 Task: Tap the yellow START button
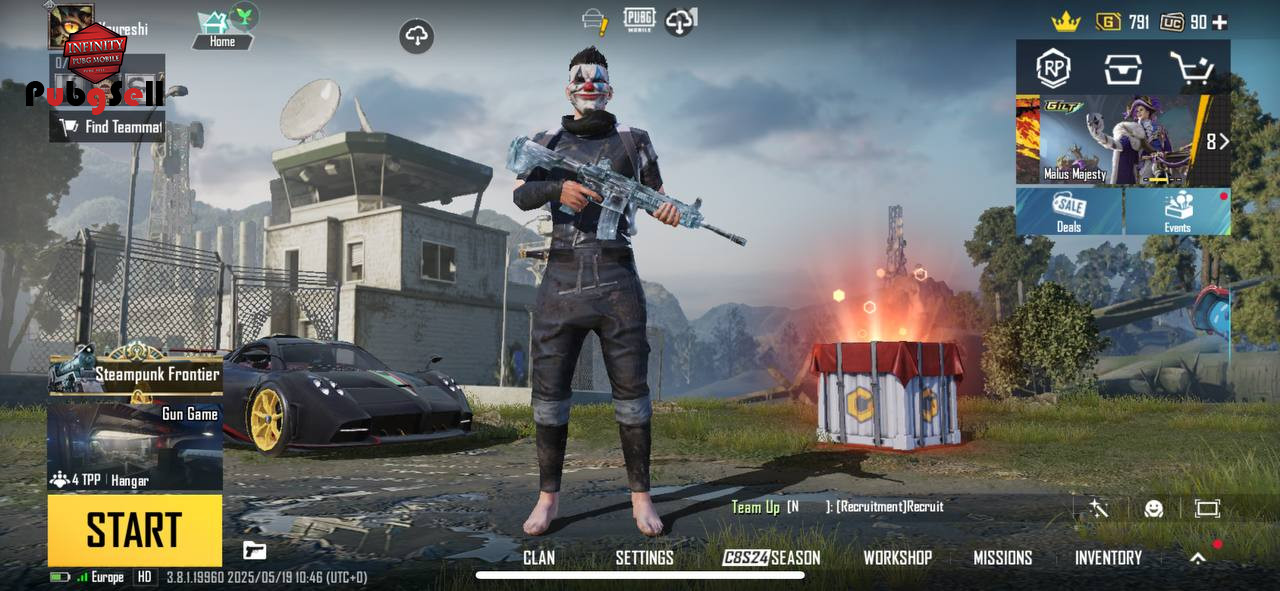[x=134, y=529]
